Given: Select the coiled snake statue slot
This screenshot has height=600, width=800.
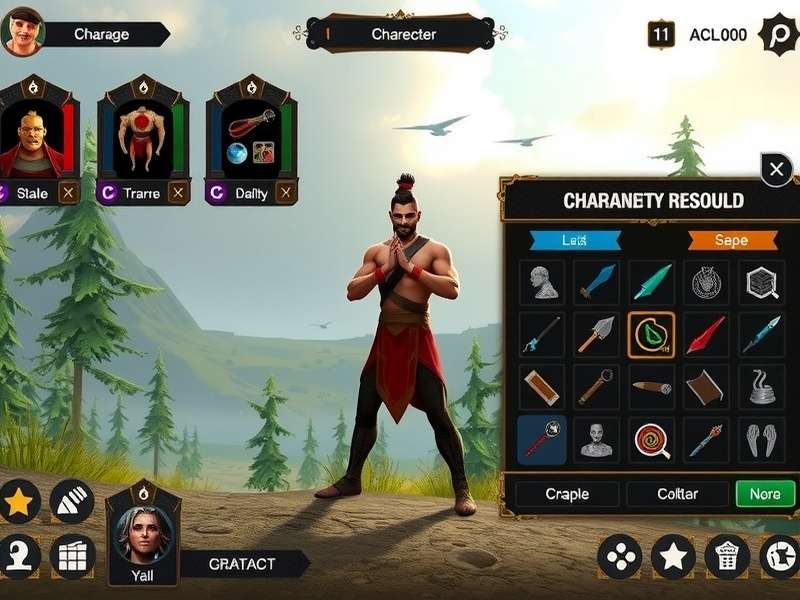Looking at the screenshot, I should coord(760,387).
